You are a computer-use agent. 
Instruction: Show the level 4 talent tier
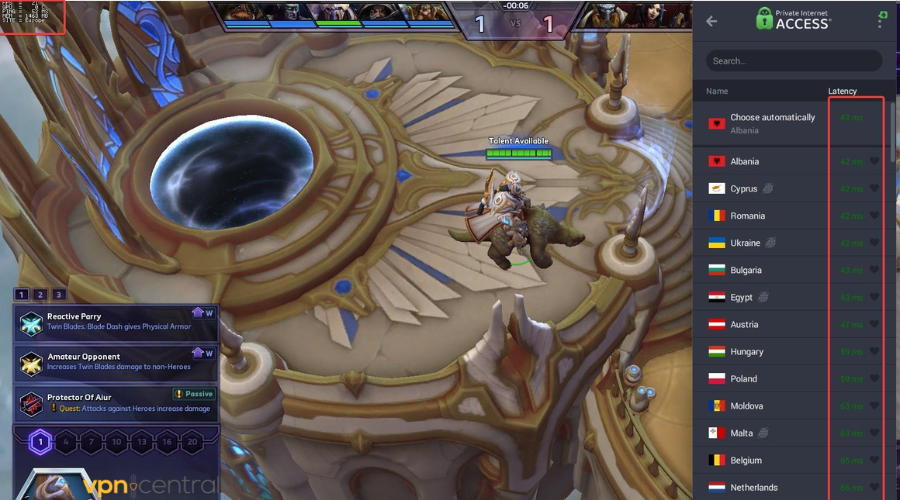pos(67,441)
